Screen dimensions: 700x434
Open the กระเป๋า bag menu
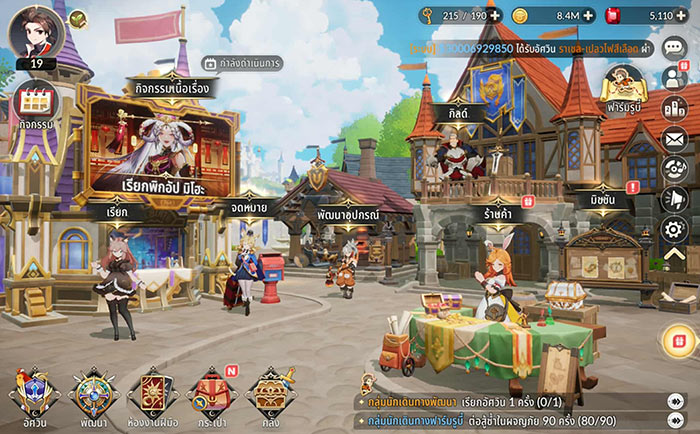210,395
